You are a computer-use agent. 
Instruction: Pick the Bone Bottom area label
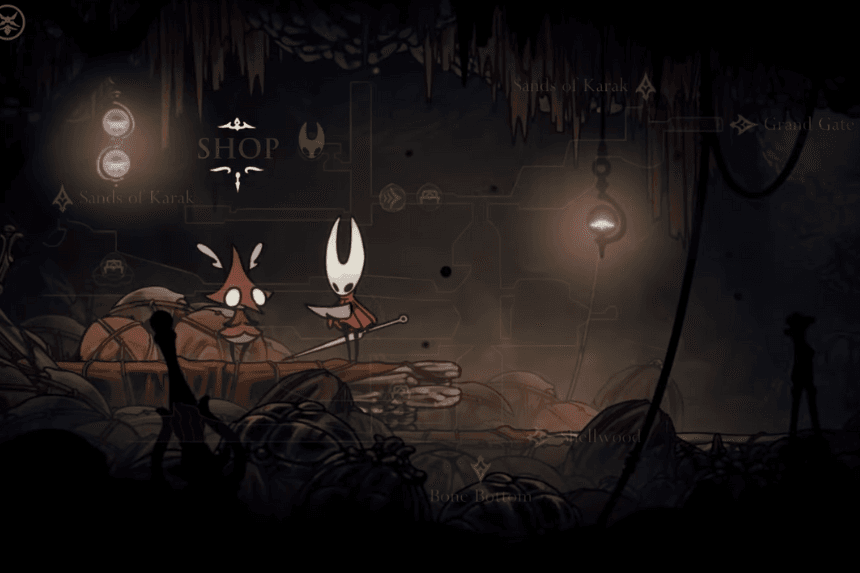point(480,494)
